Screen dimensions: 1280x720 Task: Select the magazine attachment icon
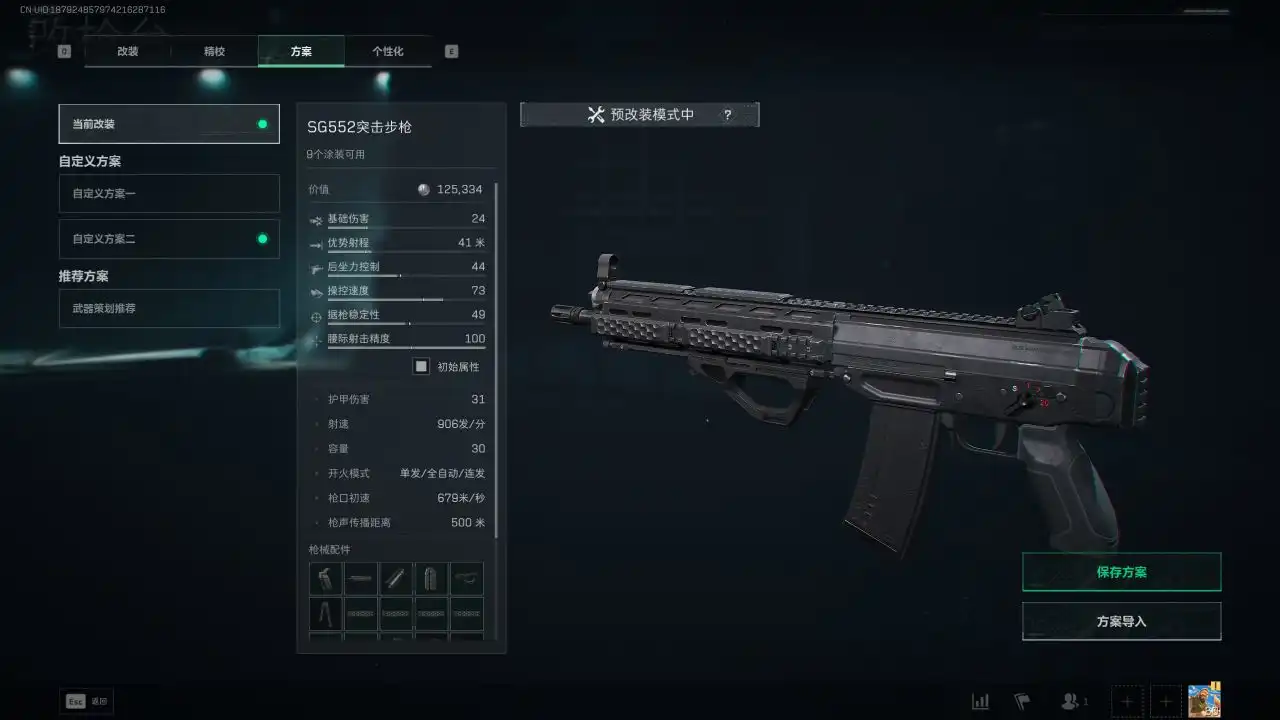tap(431, 577)
